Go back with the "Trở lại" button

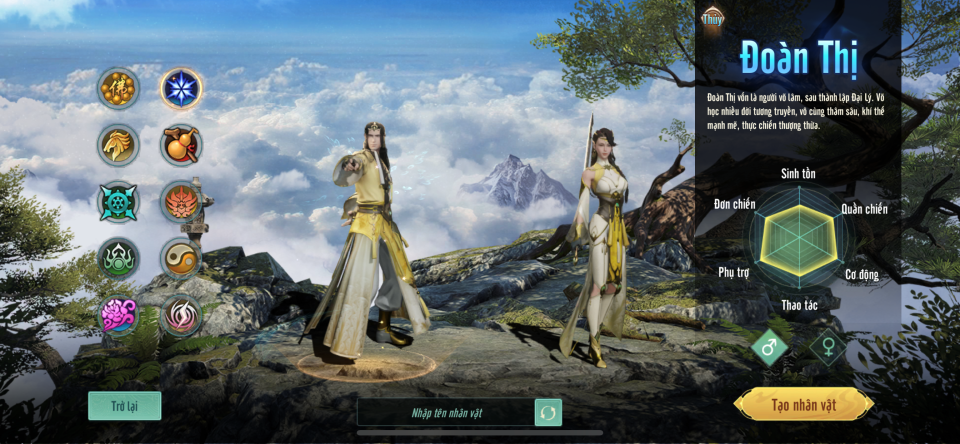click(124, 405)
